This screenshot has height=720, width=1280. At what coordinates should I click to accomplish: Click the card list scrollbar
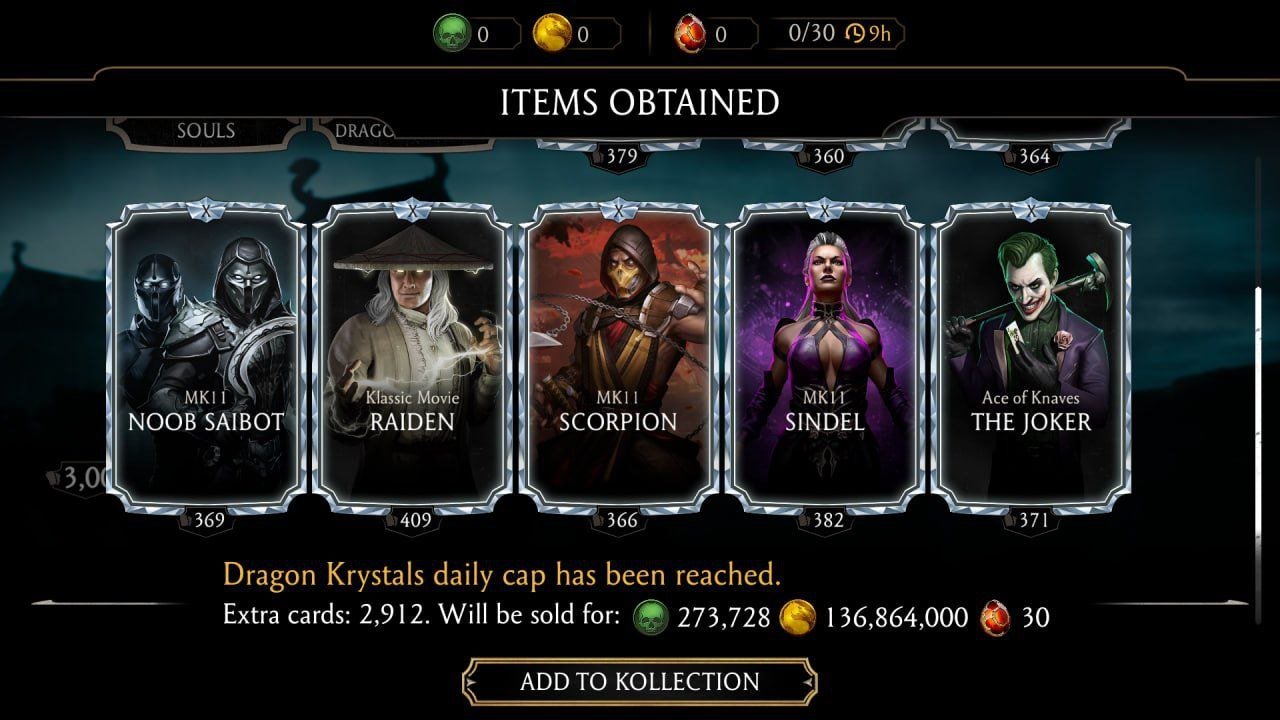coord(1258,440)
